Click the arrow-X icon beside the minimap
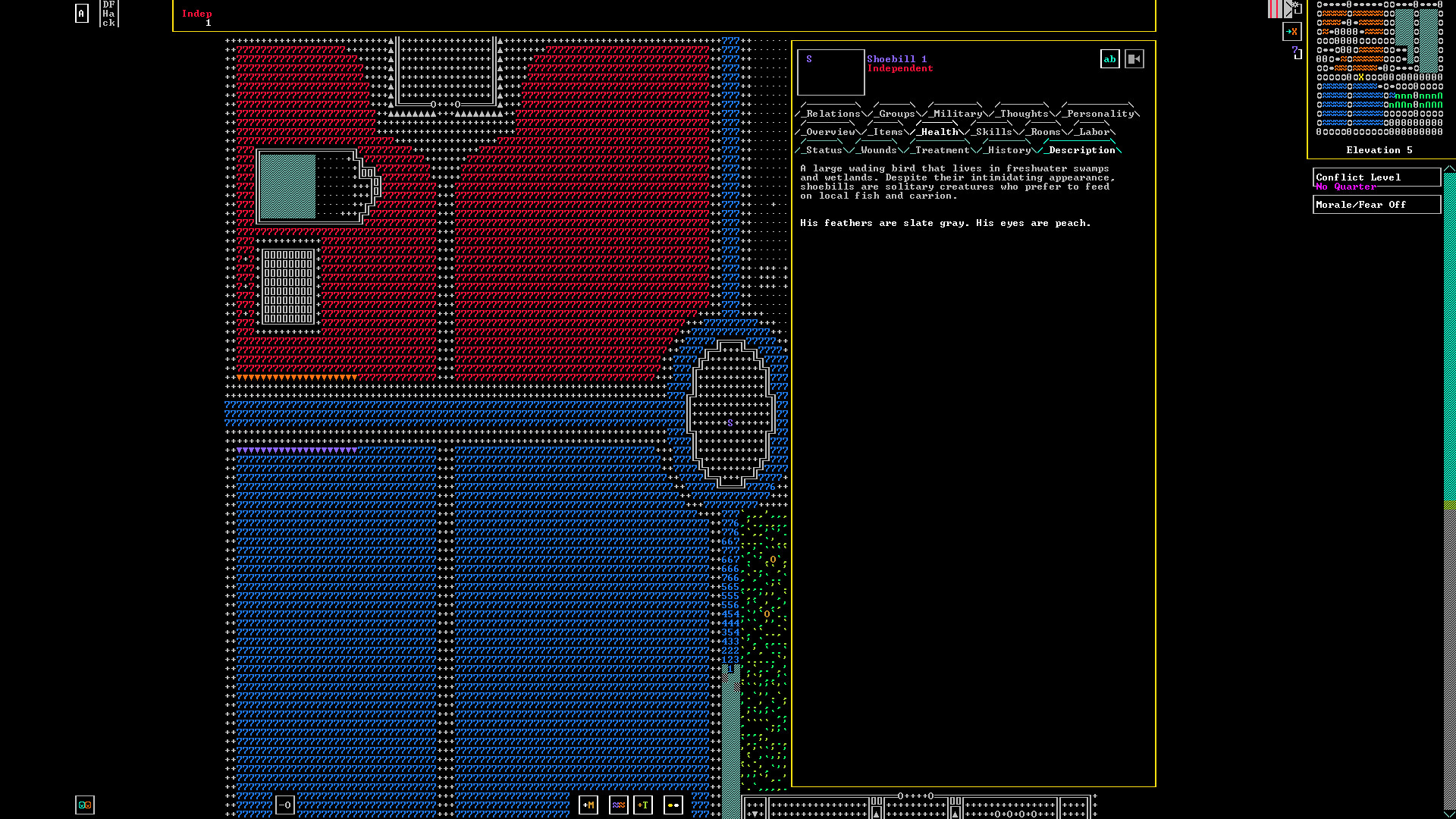This screenshot has width=1456, height=819. pyautogui.click(x=1292, y=32)
